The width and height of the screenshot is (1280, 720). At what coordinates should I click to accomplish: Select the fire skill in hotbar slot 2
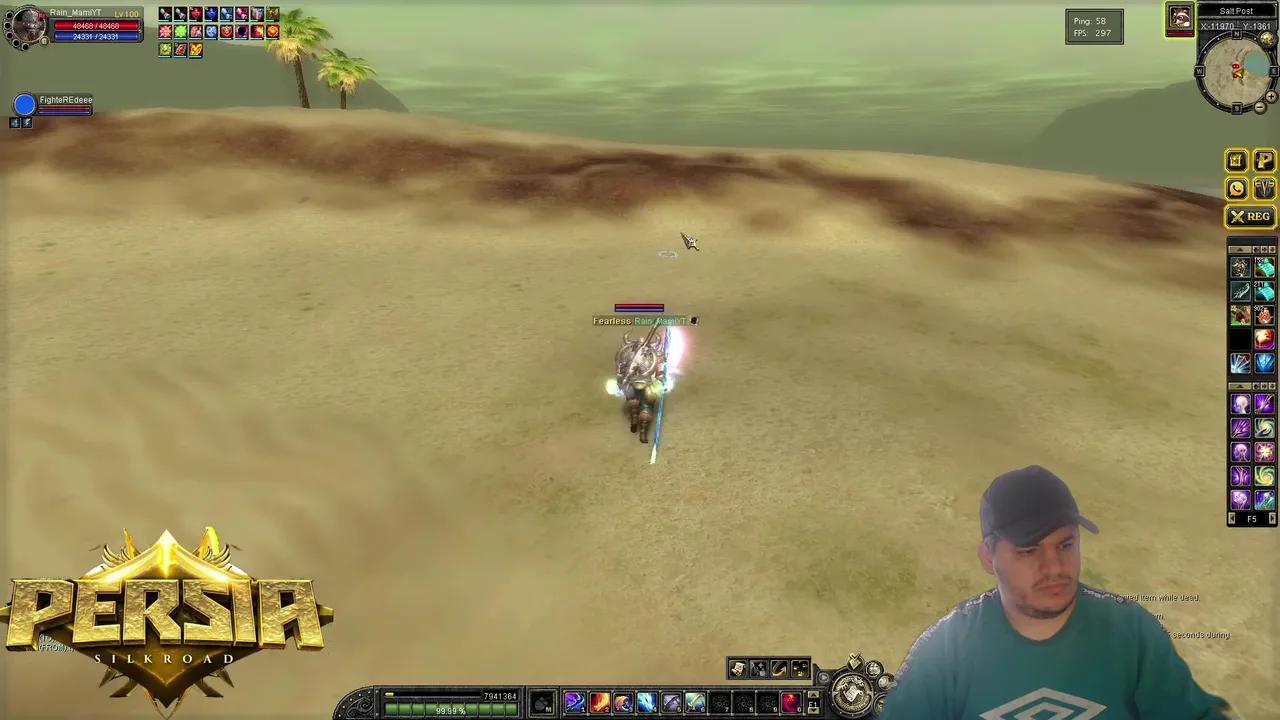coord(599,703)
